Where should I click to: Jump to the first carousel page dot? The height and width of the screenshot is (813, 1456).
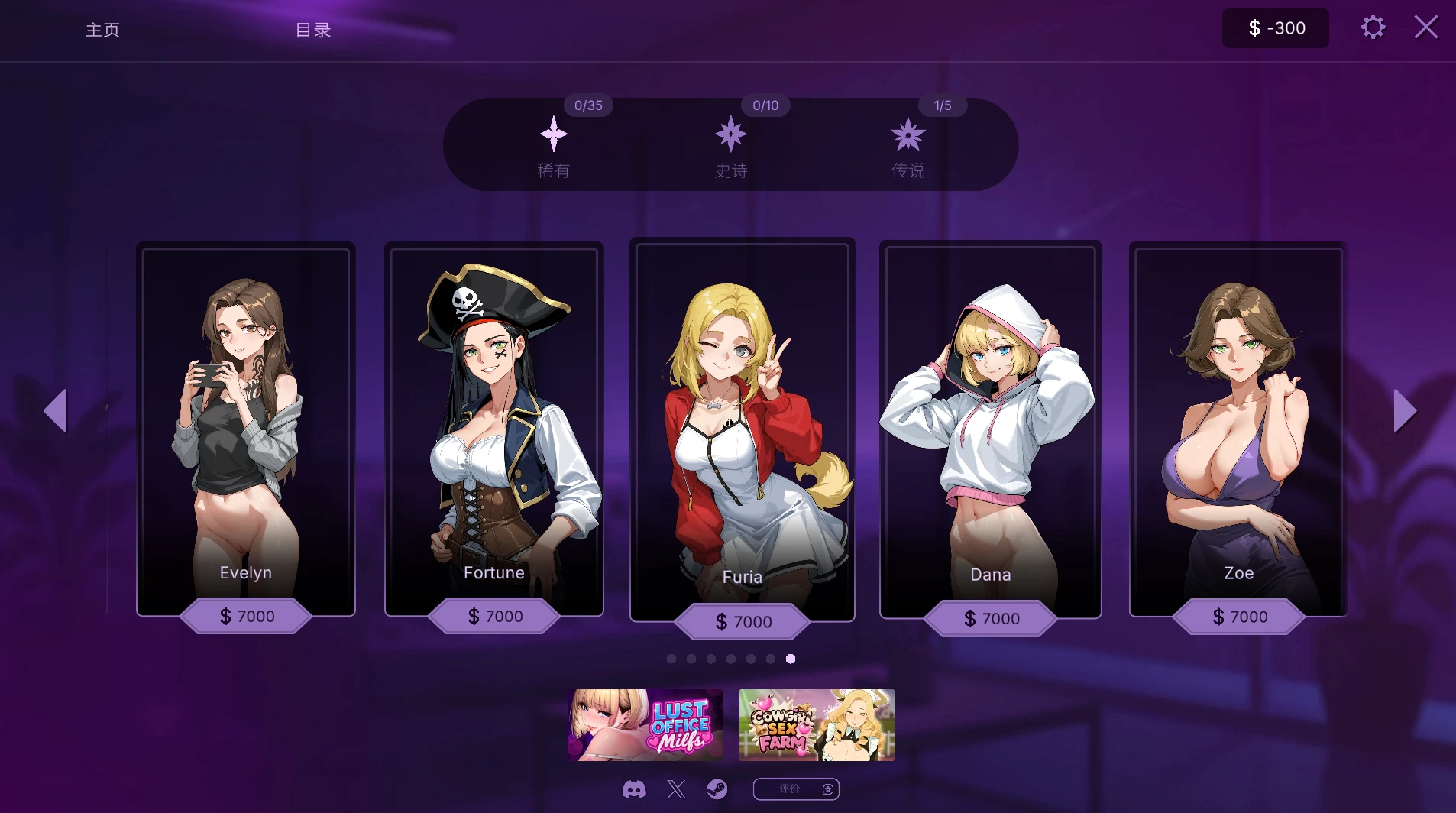coord(673,659)
